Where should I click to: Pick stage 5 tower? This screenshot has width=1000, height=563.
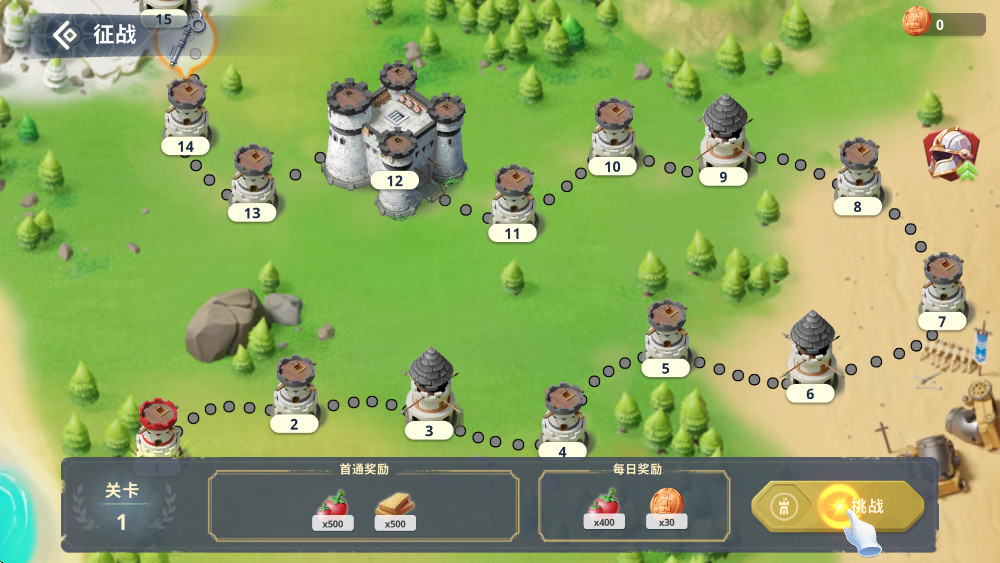(665, 332)
